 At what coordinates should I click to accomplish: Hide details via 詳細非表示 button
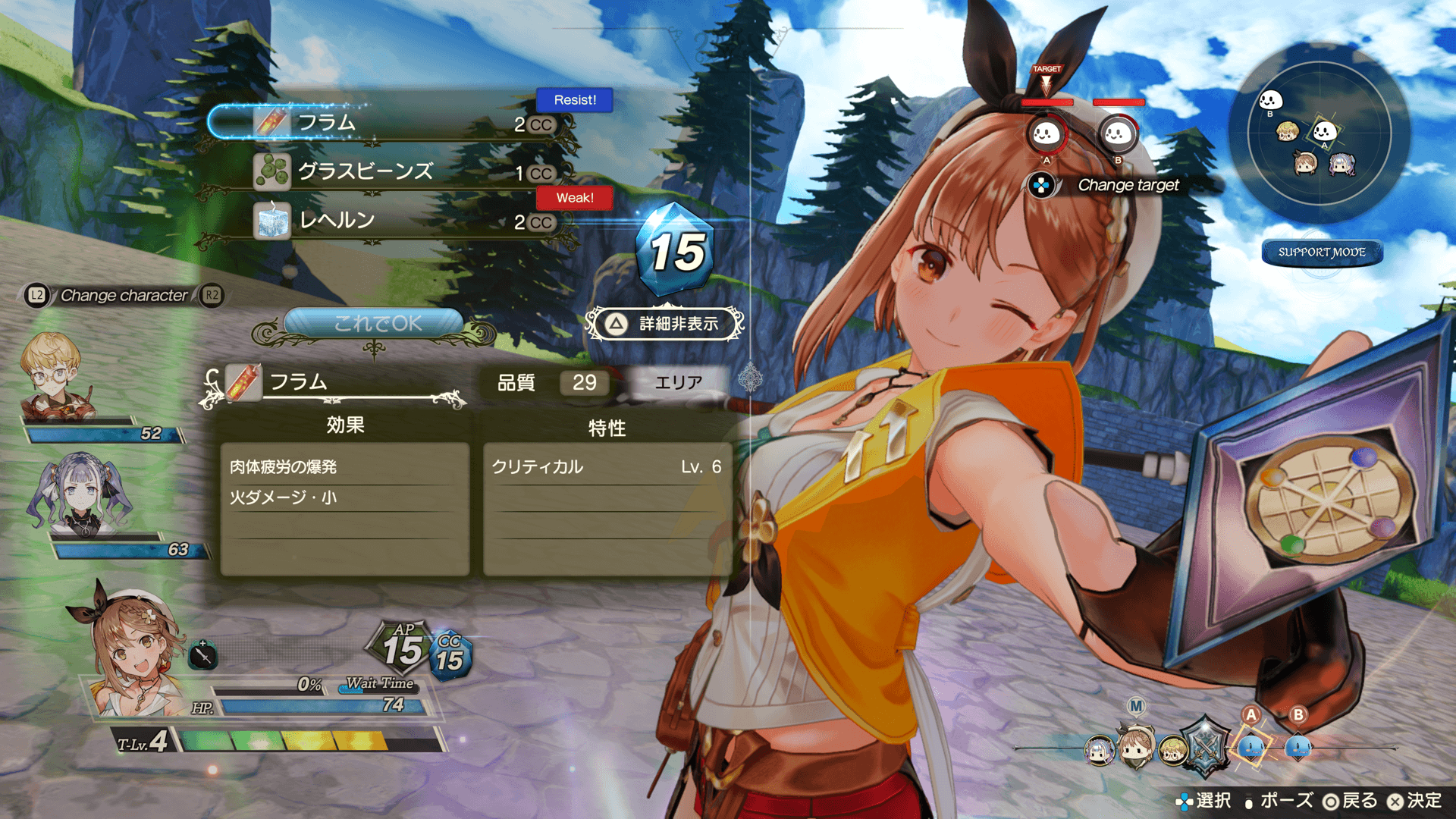click(x=665, y=324)
